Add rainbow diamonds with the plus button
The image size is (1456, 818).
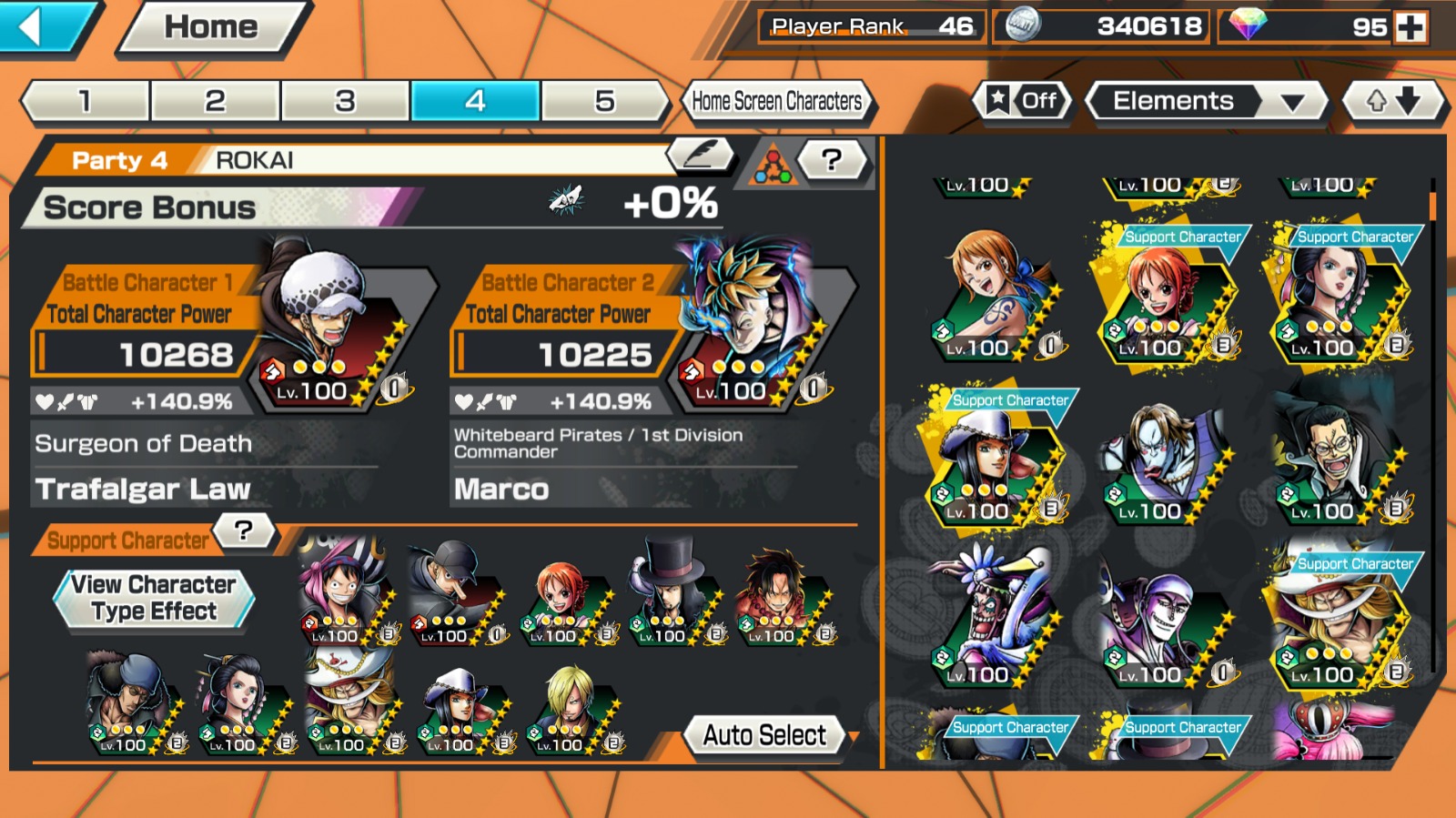coord(1410,27)
